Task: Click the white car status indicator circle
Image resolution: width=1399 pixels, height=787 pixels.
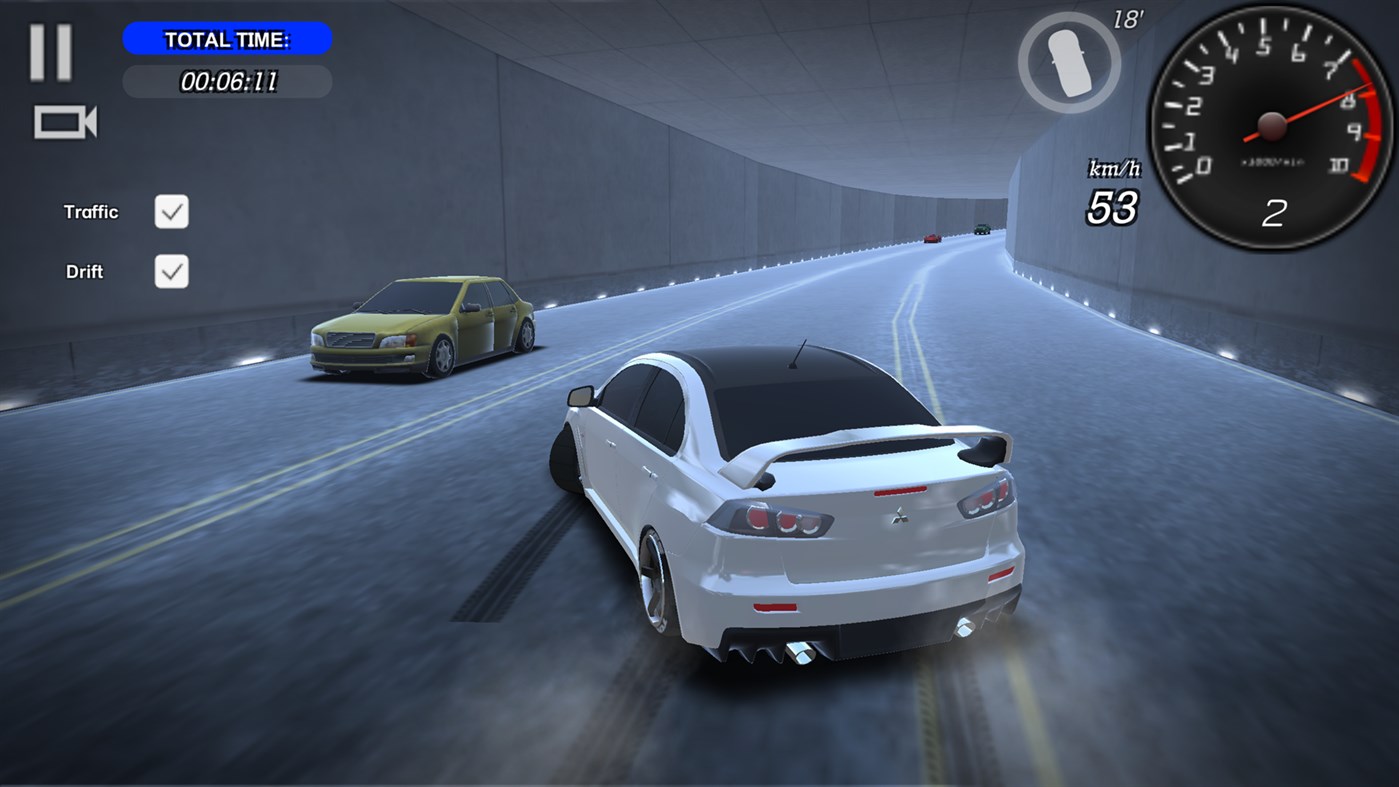Action: point(1069,62)
